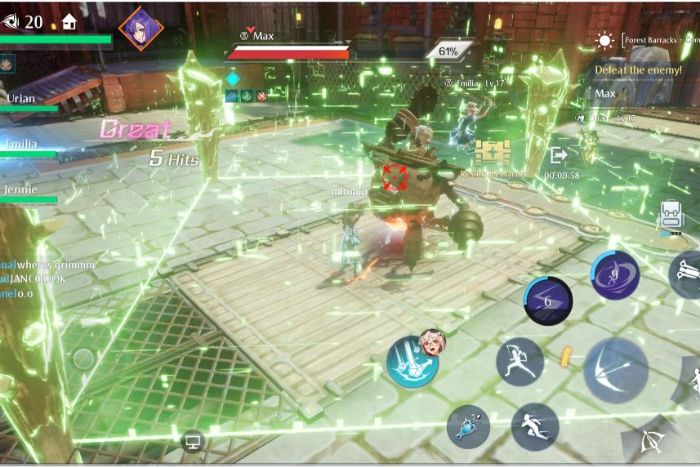700x468 pixels.
Task: Click the monitor icon at the bottom
Action: coord(192,439)
